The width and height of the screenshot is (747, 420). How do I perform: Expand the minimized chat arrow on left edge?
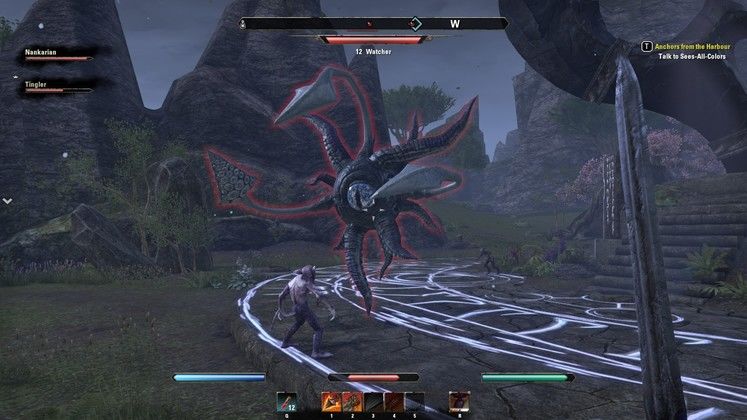pos(7,201)
